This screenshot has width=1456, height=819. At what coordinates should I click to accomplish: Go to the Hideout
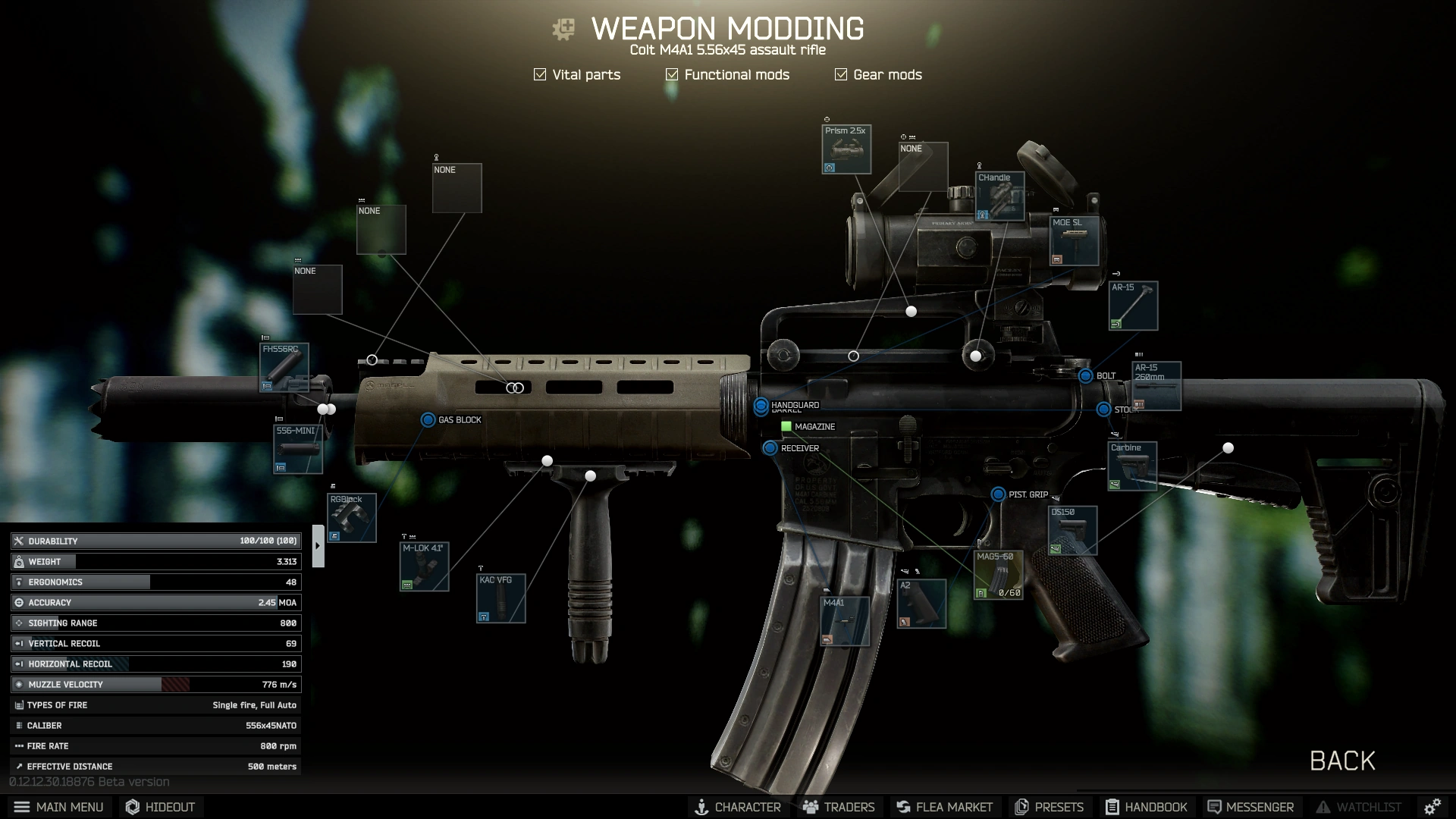(160, 807)
